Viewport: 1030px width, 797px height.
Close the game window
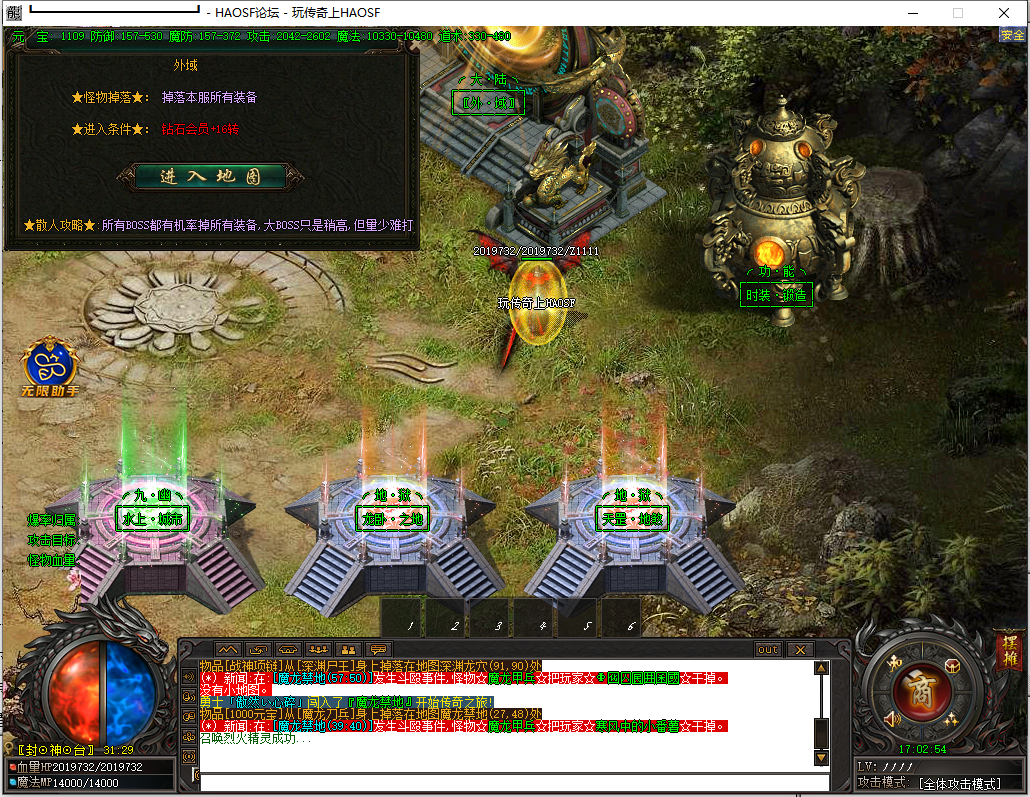(1004, 13)
